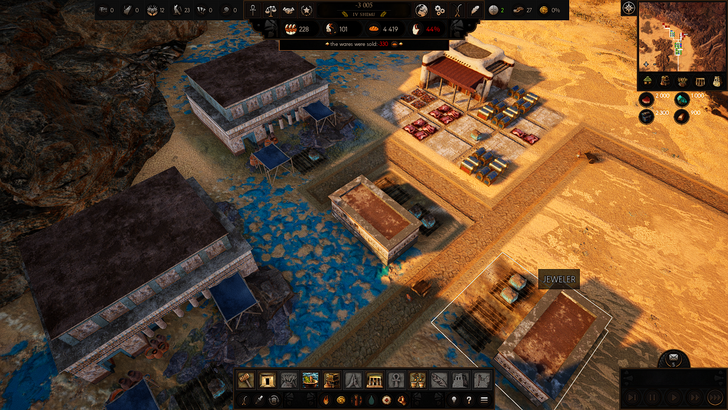Open the ankh panel in the top bar
Screen dimensions: 728x410
point(251,11)
